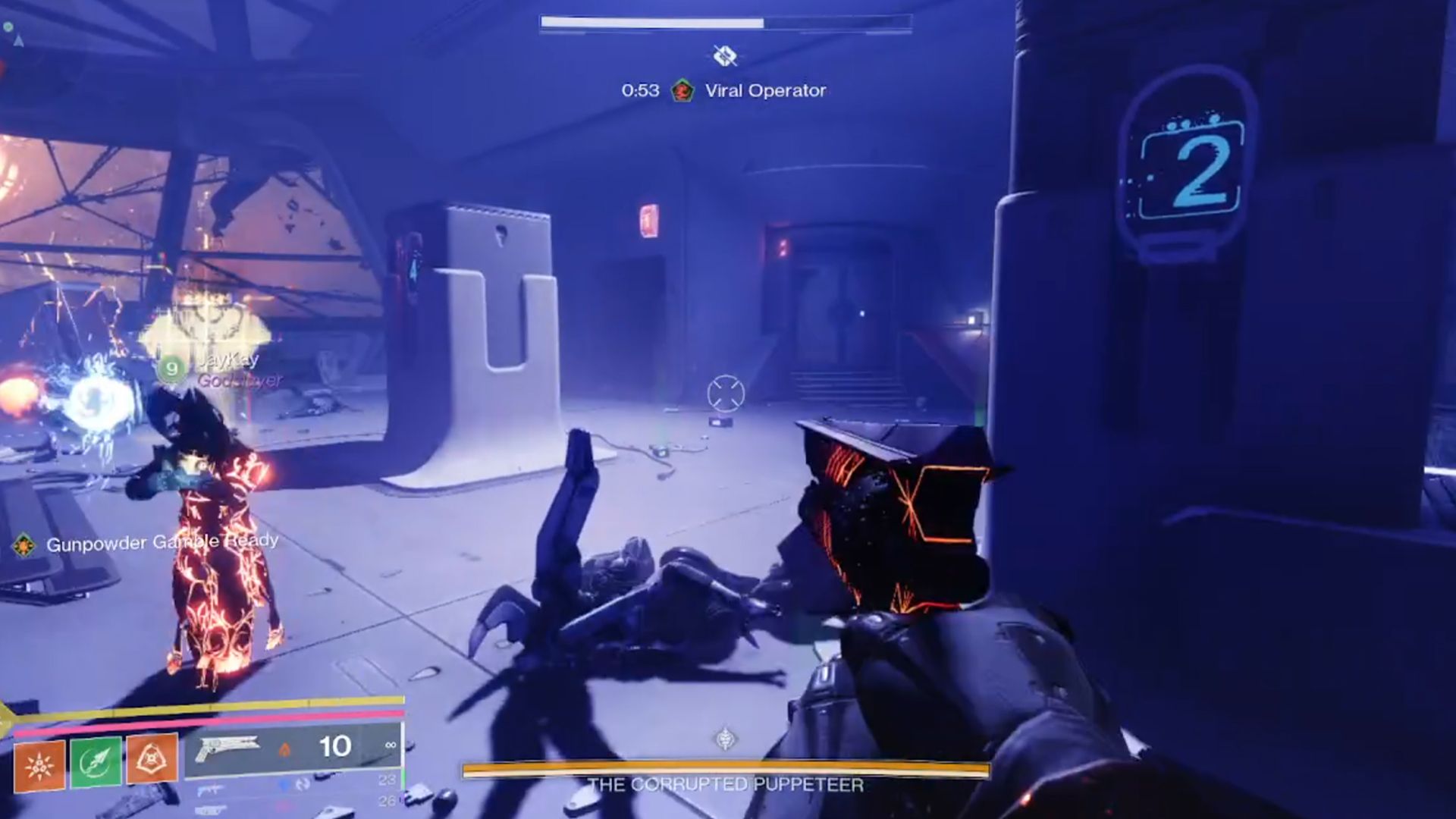Click the sidearm weapon icon at the bottom

pos(211,810)
